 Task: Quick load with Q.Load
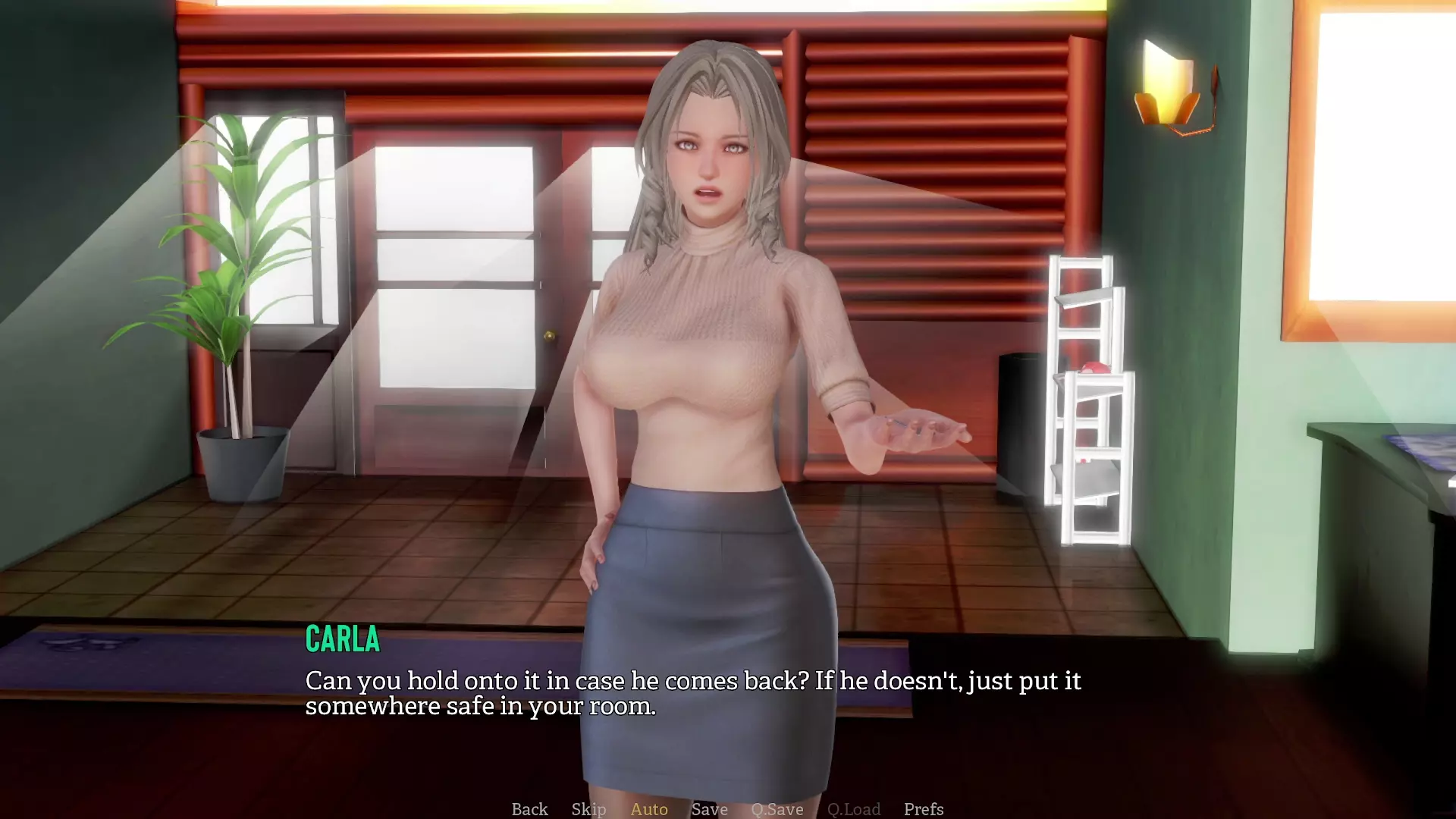click(x=854, y=809)
